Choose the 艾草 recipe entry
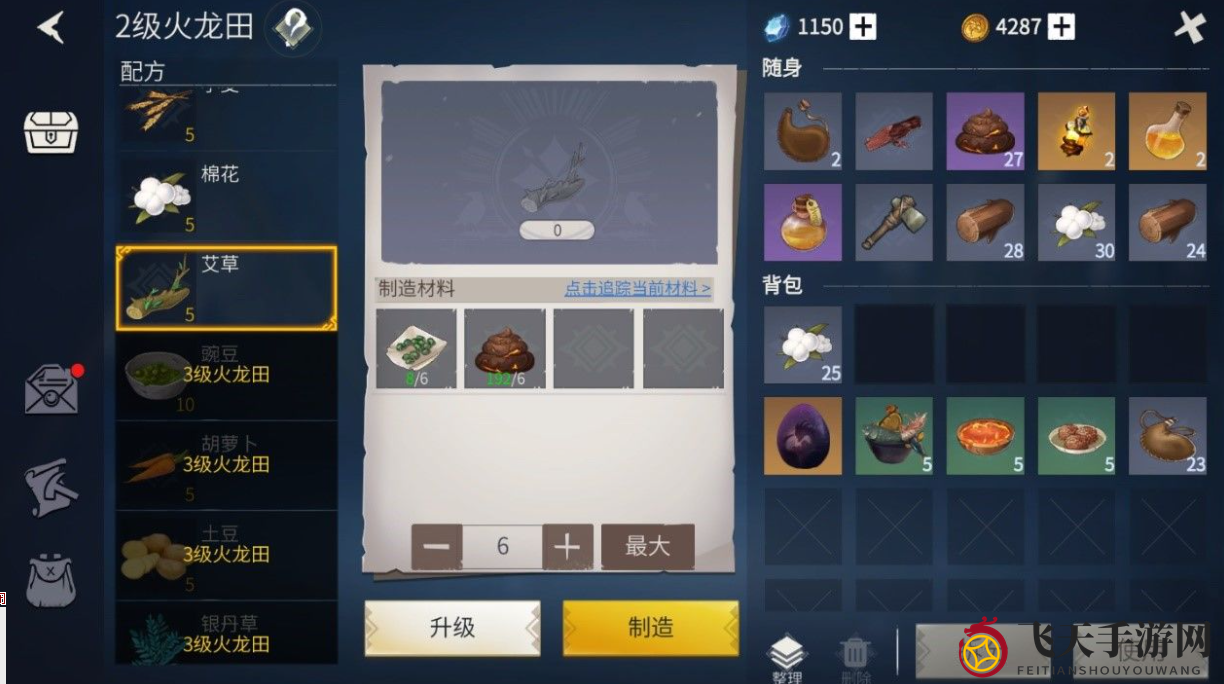This screenshot has height=684, width=1224. pyautogui.click(x=227, y=288)
